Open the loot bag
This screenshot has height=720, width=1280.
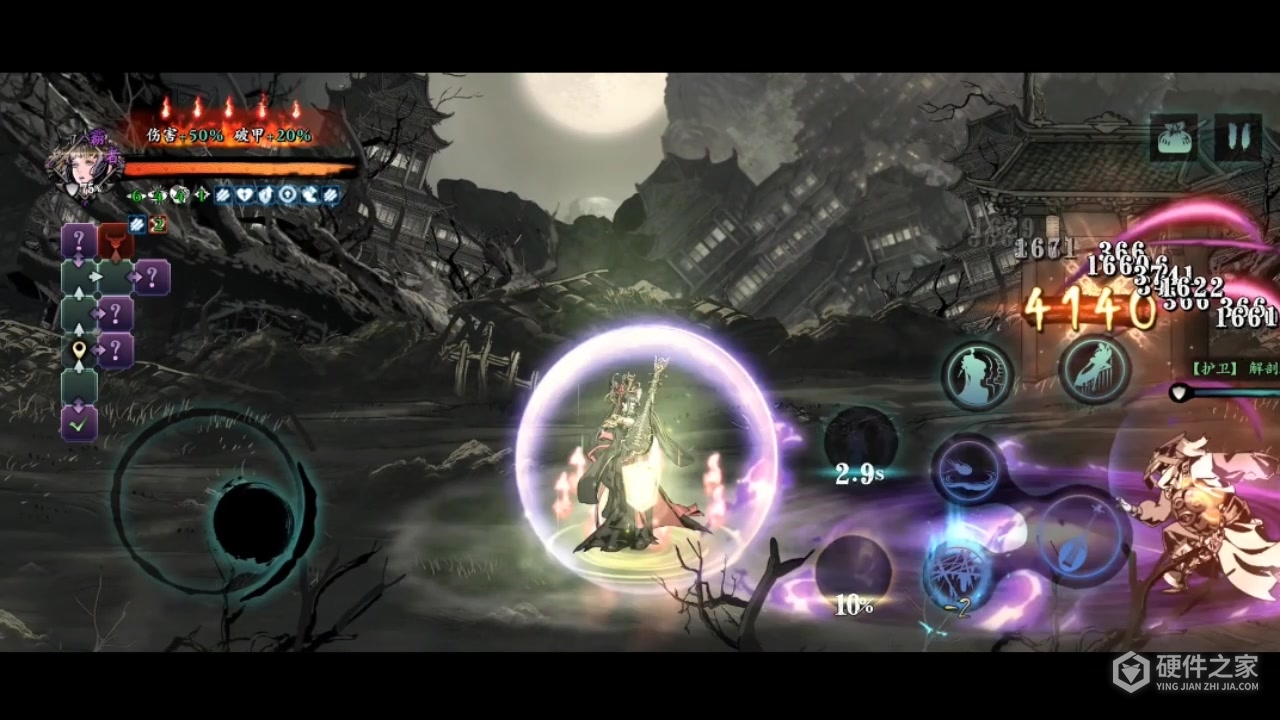[x=1174, y=138]
